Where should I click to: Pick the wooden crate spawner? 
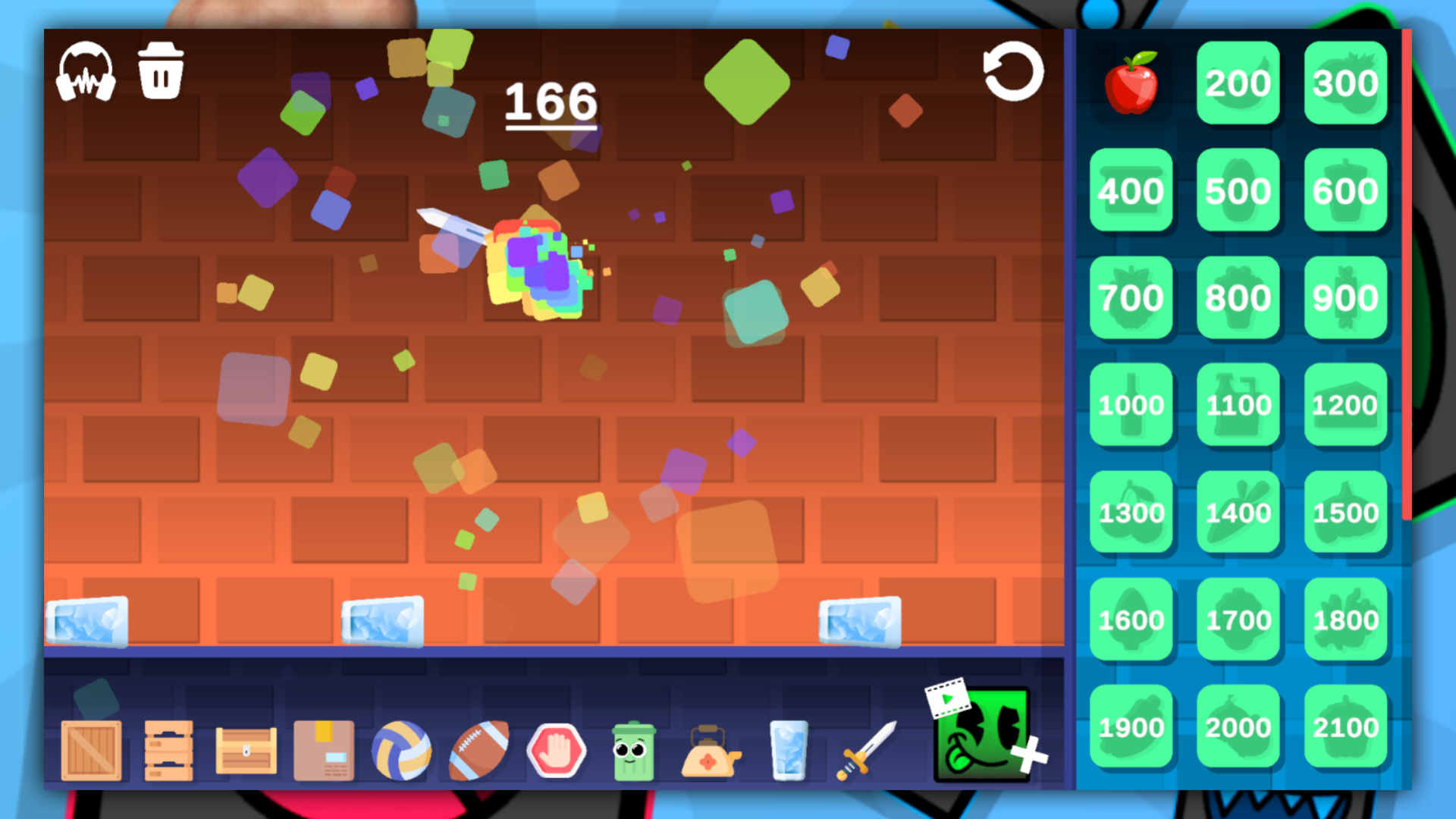[x=91, y=750]
